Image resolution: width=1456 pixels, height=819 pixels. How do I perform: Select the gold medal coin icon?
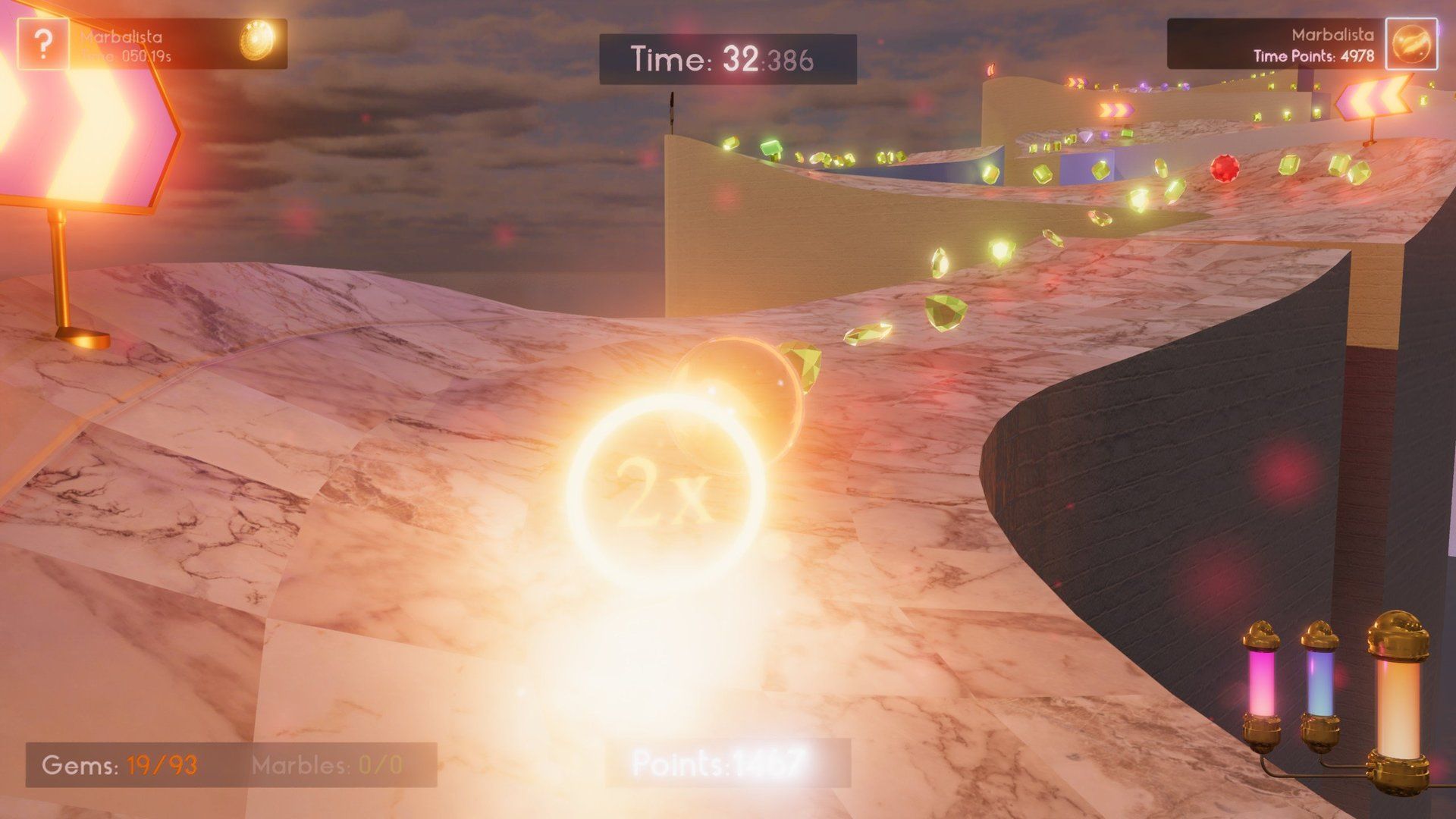(x=256, y=40)
